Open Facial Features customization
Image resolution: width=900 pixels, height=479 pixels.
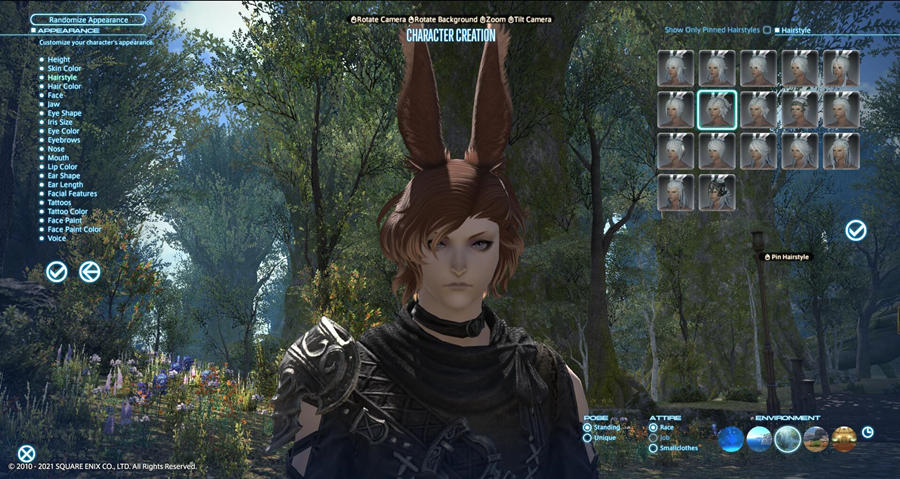[72, 193]
